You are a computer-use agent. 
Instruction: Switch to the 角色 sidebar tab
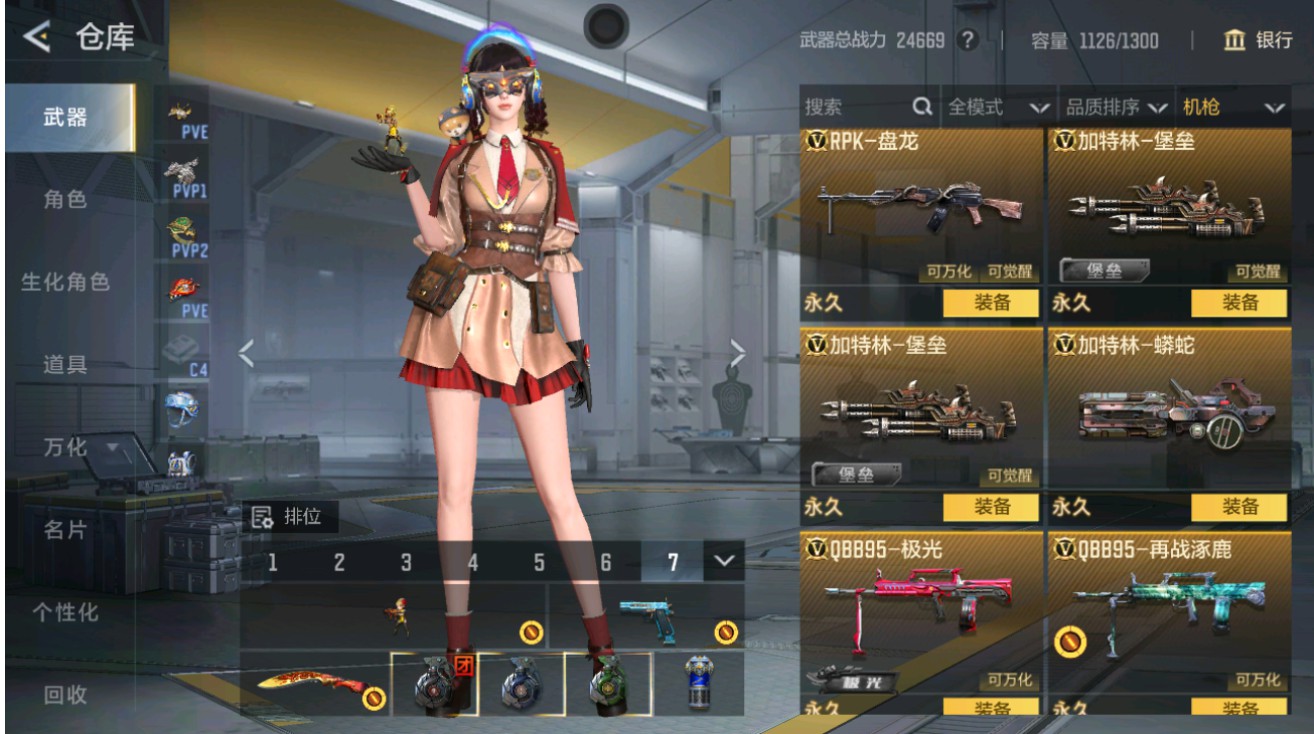coord(65,199)
